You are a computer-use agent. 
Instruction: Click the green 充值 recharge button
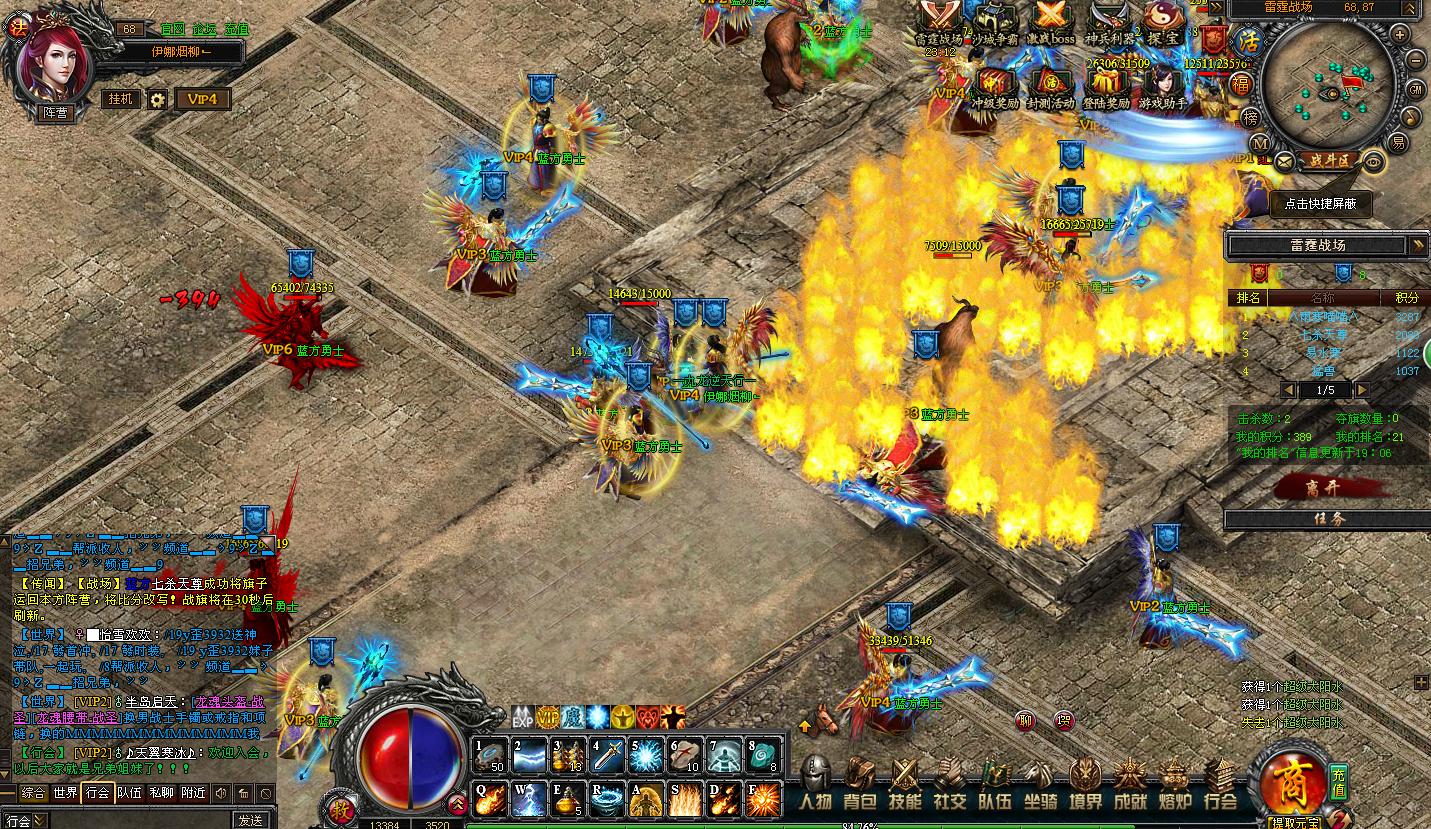[1340, 781]
